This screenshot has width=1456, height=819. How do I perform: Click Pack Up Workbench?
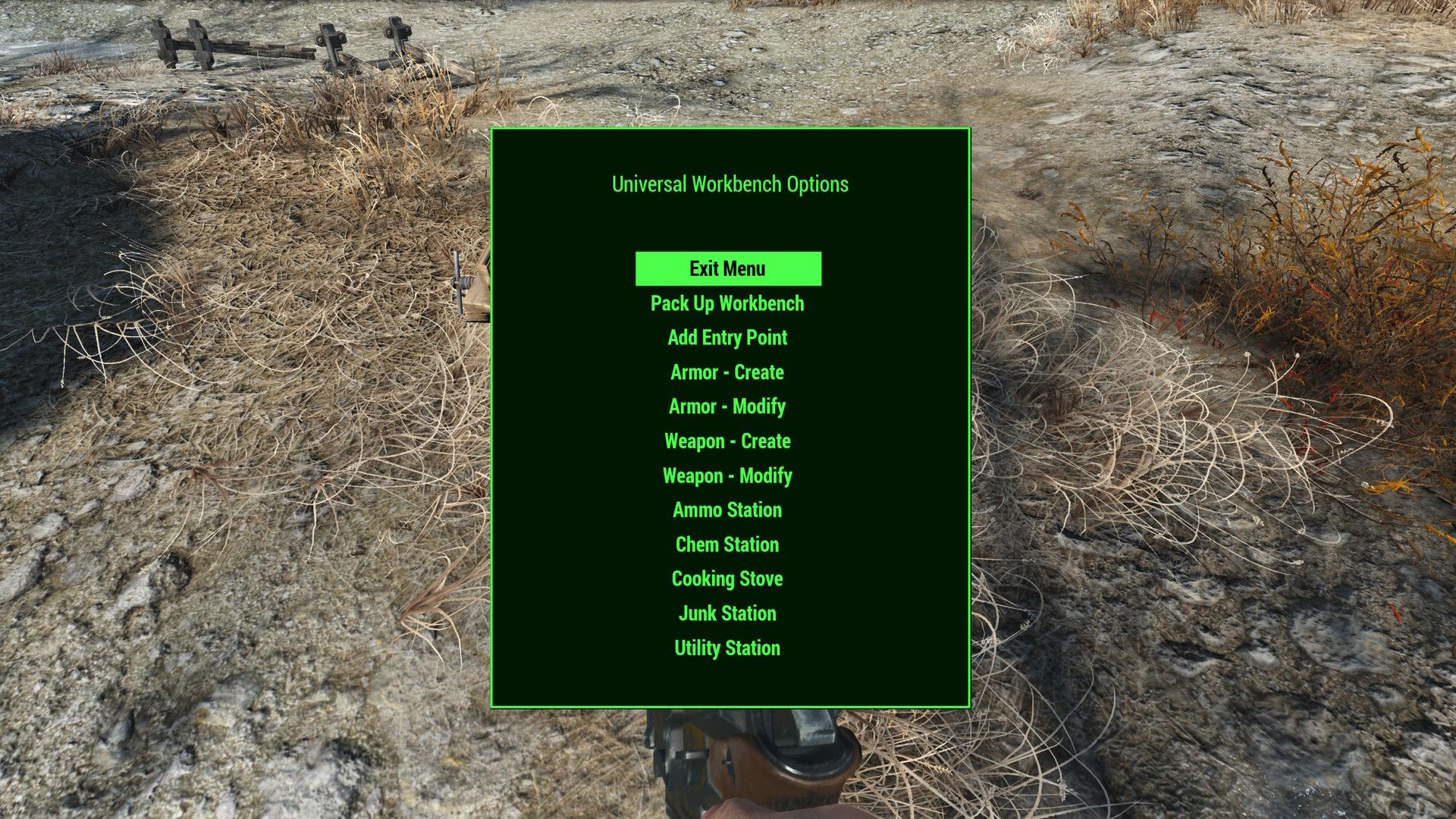tap(727, 303)
